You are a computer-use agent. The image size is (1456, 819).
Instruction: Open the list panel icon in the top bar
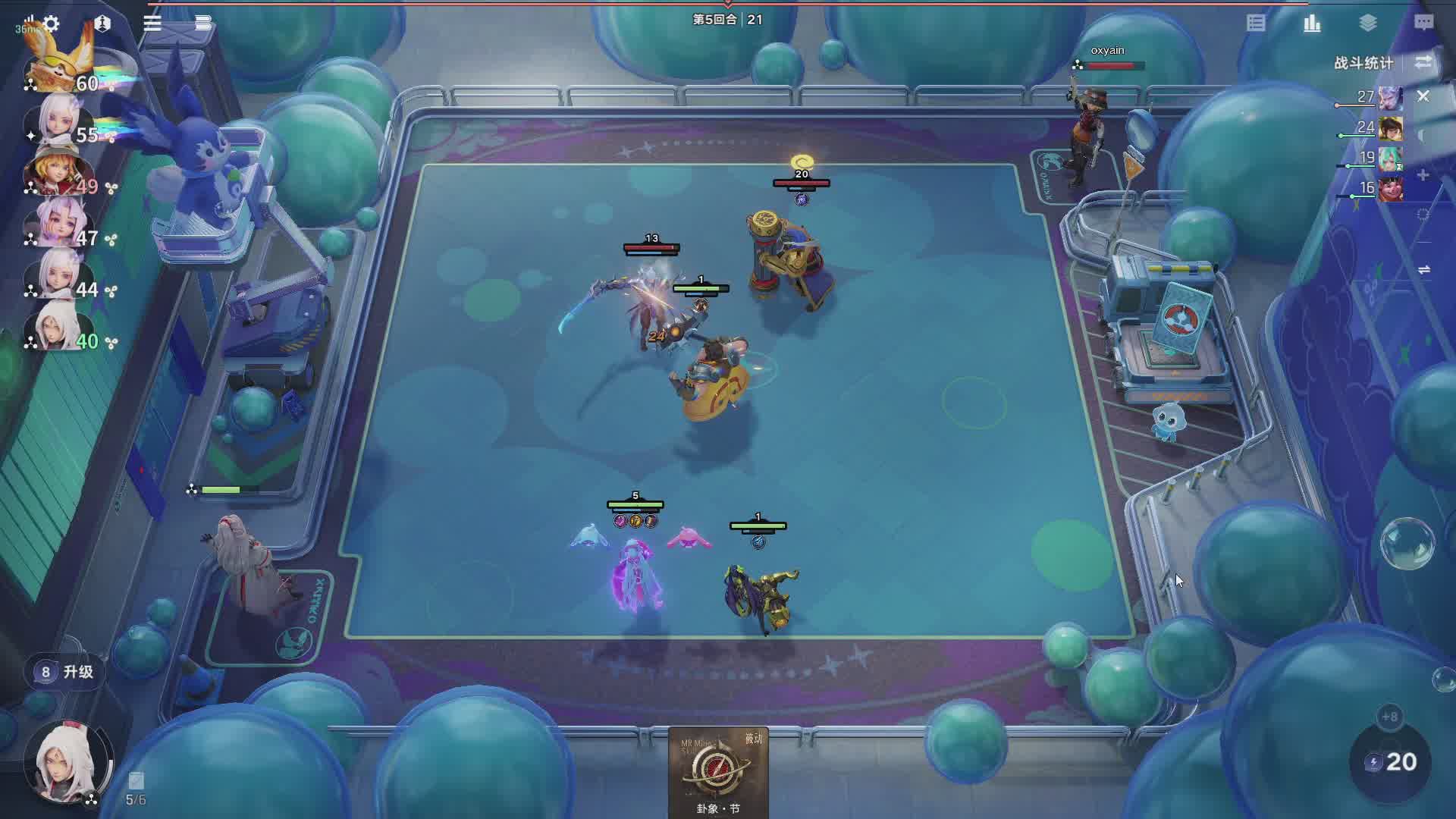1256,24
